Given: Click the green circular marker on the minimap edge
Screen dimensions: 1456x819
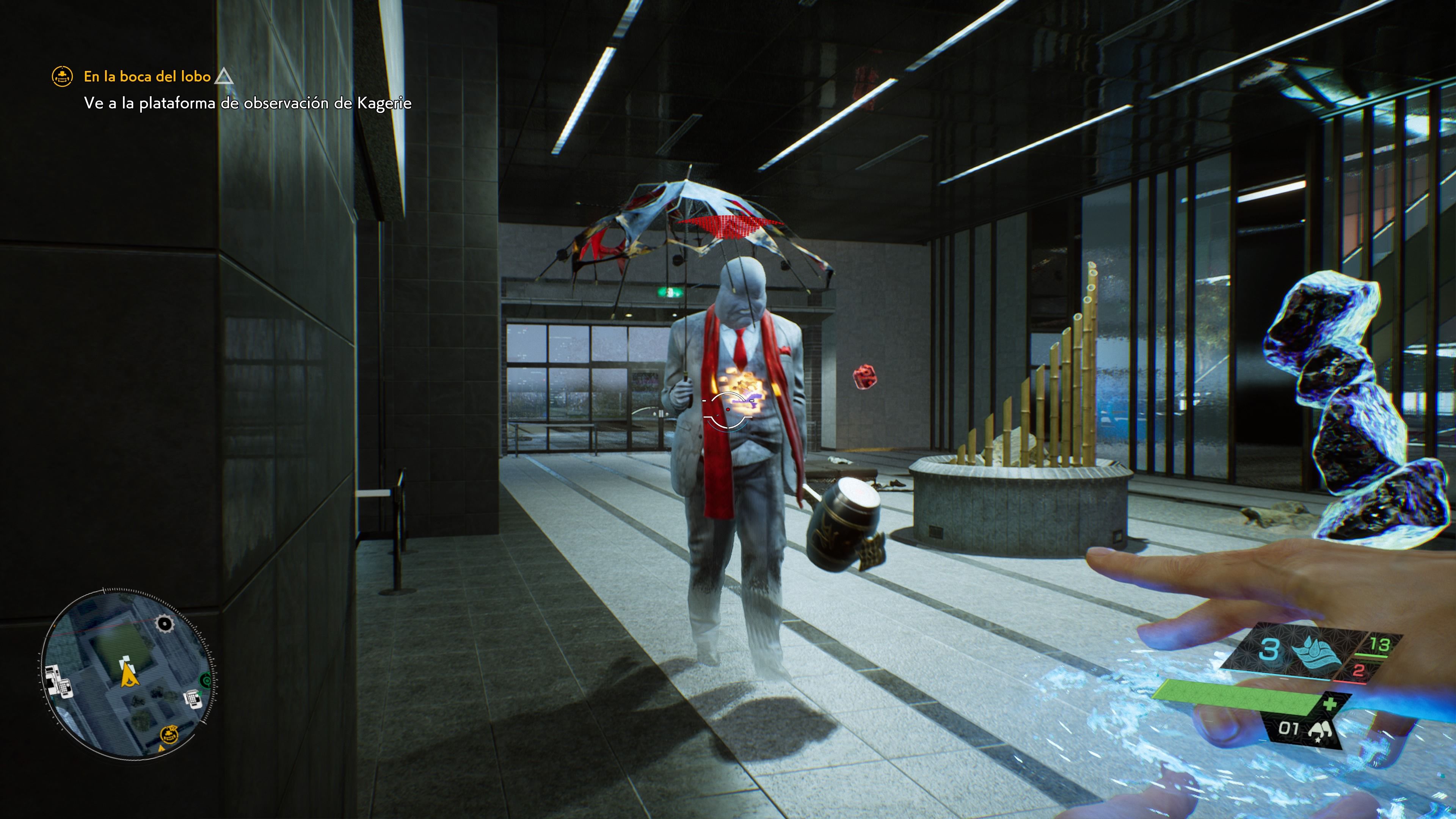Looking at the screenshot, I should pyautogui.click(x=205, y=680).
